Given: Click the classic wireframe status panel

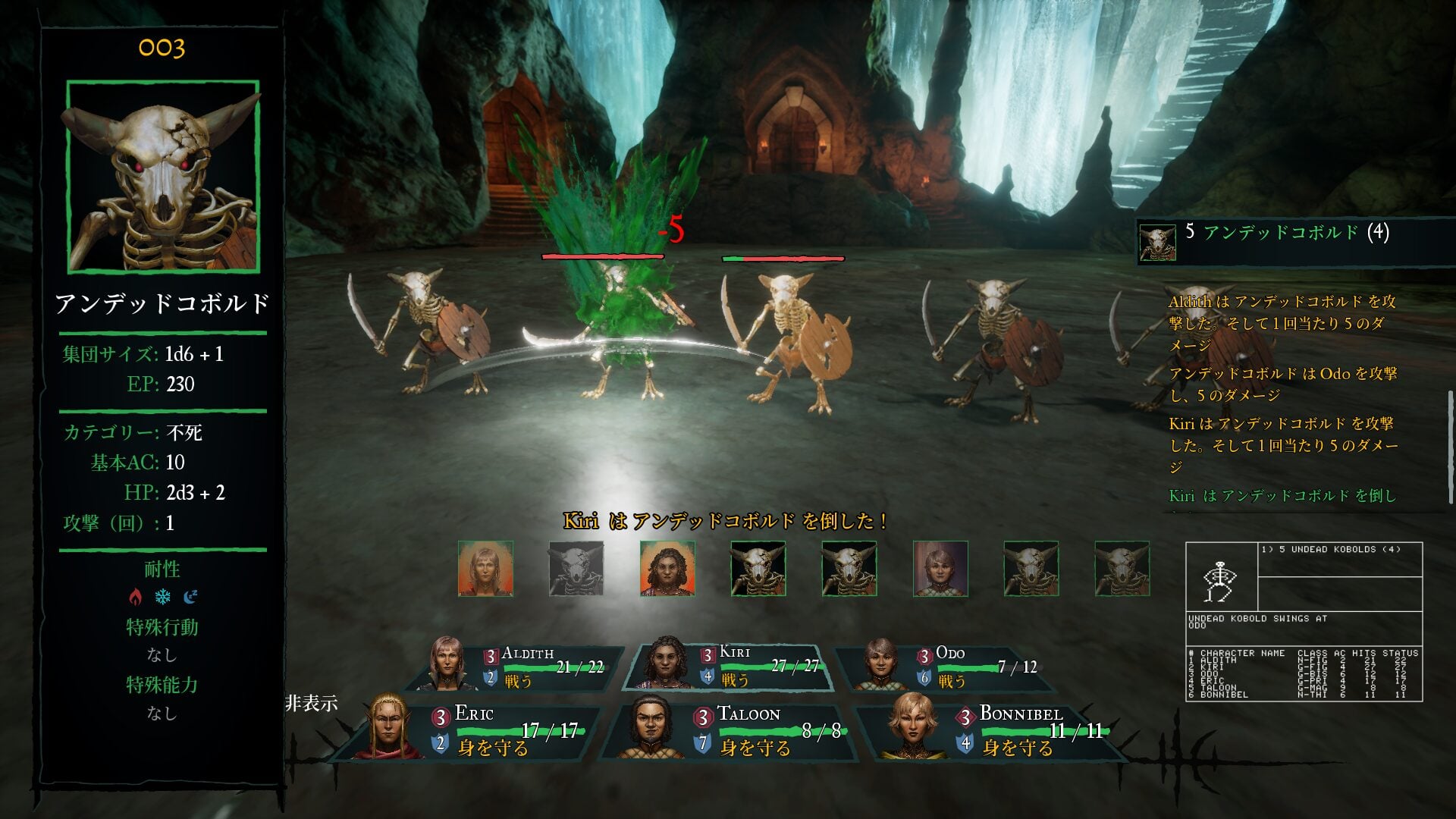Looking at the screenshot, I should point(1304,622).
